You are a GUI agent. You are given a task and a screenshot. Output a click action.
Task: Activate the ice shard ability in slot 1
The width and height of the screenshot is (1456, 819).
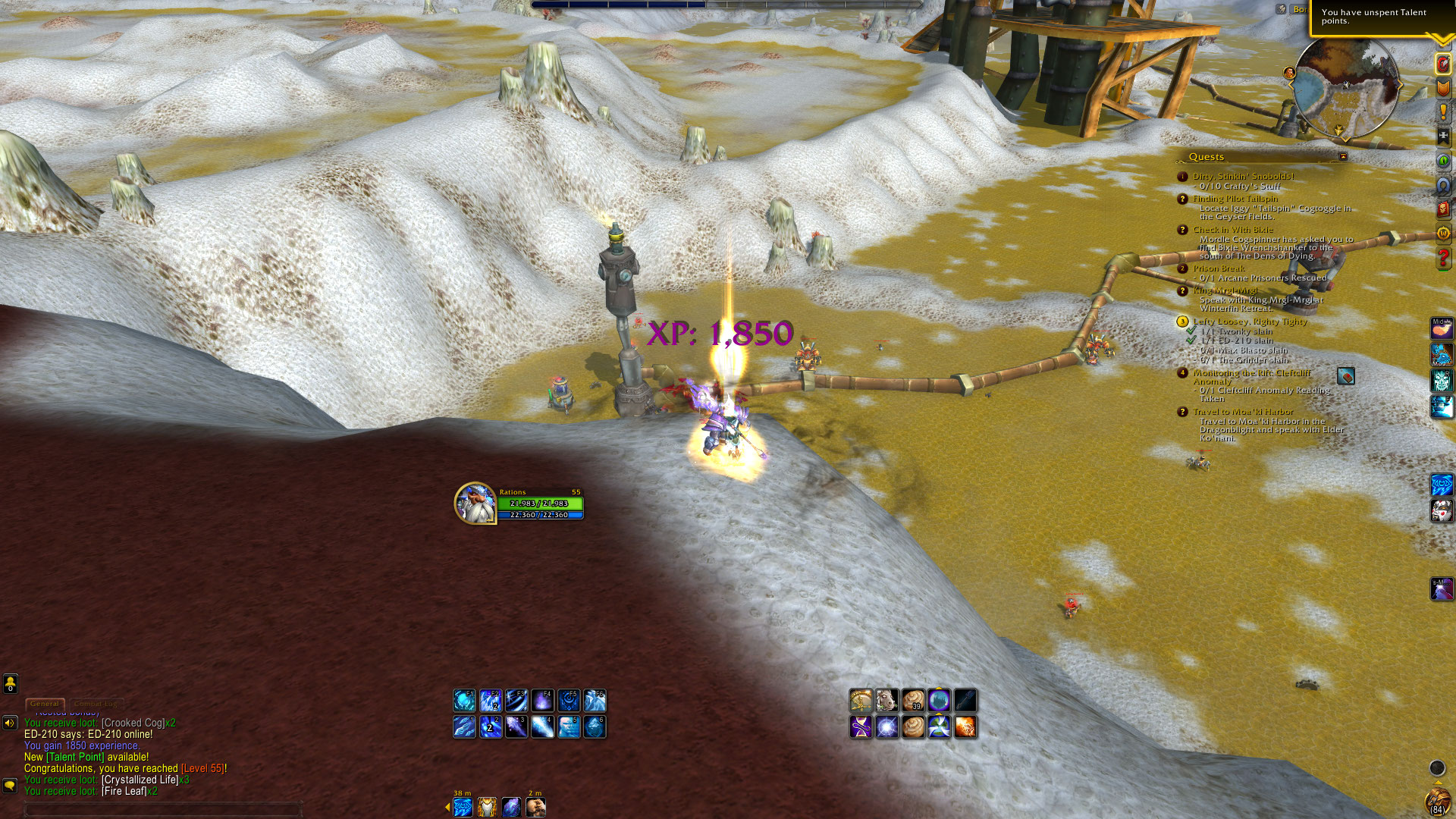click(x=464, y=727)
